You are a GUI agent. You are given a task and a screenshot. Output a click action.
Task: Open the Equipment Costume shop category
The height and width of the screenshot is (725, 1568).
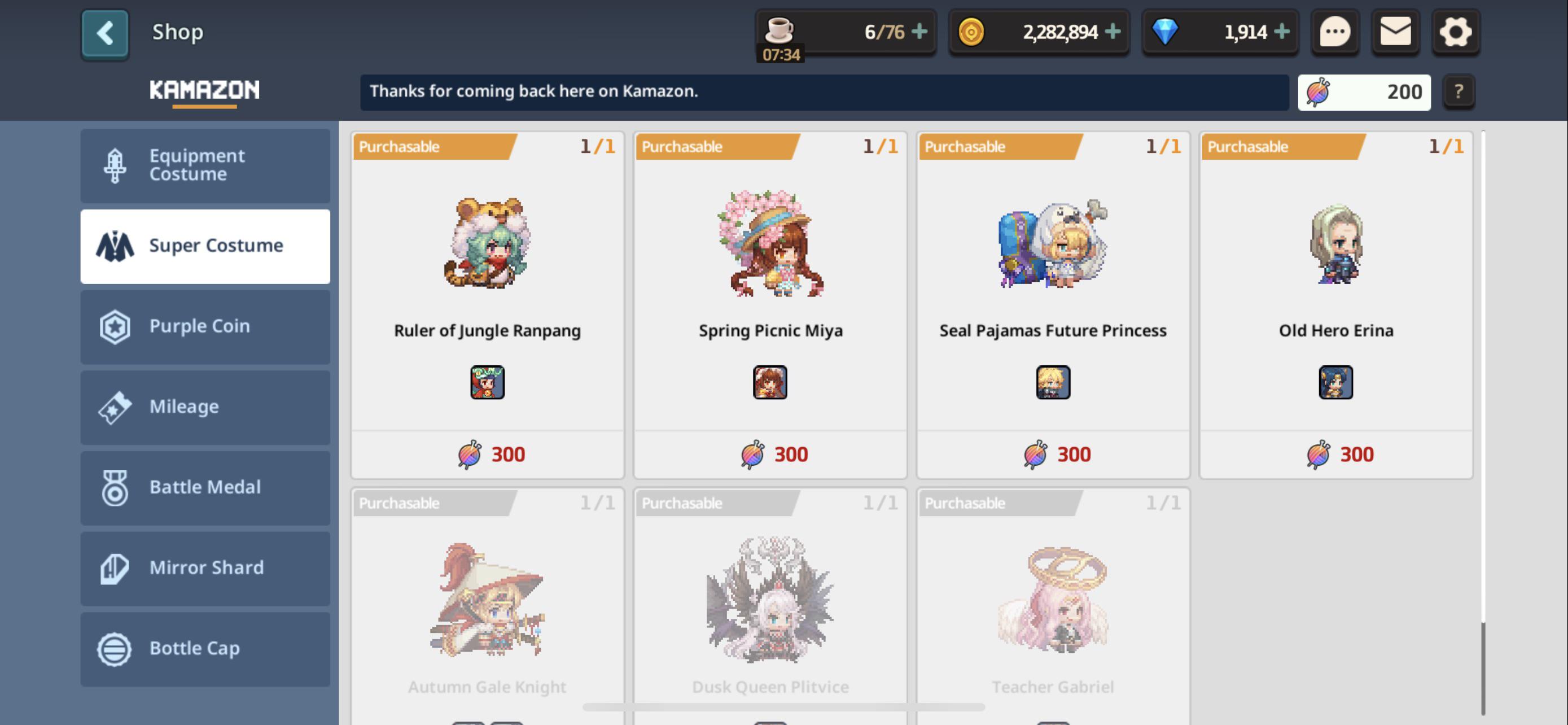pyautogui.click(x=205, y=165)
